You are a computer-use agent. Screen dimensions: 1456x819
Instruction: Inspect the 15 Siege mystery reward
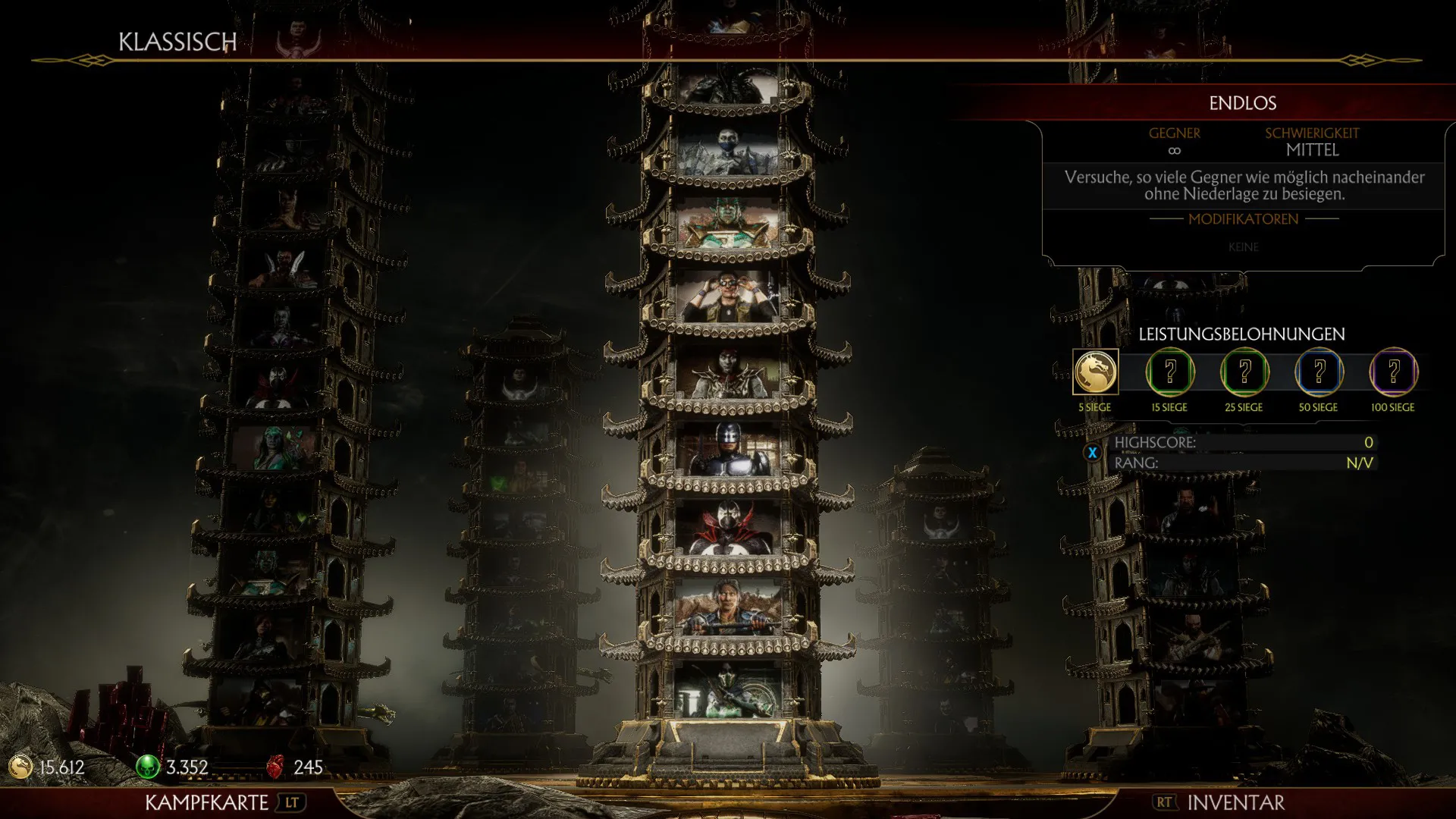tap(1169, 372)
